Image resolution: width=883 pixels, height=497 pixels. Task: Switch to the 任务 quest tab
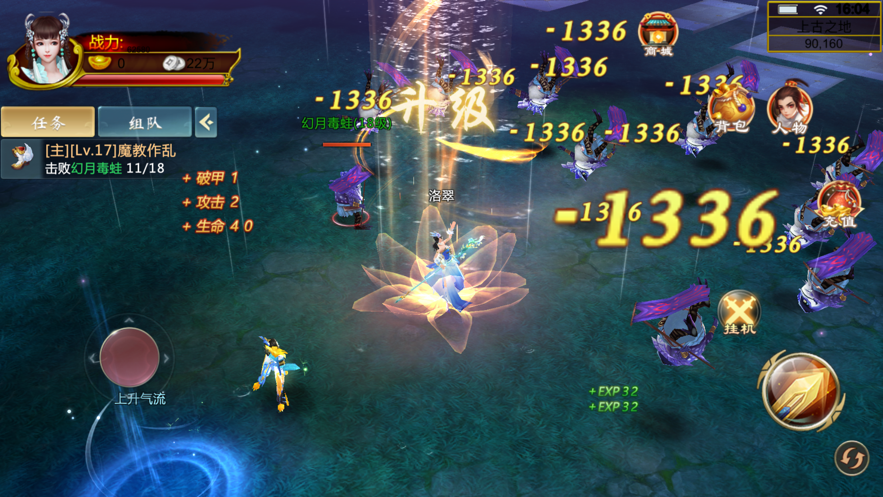(48, 122)
